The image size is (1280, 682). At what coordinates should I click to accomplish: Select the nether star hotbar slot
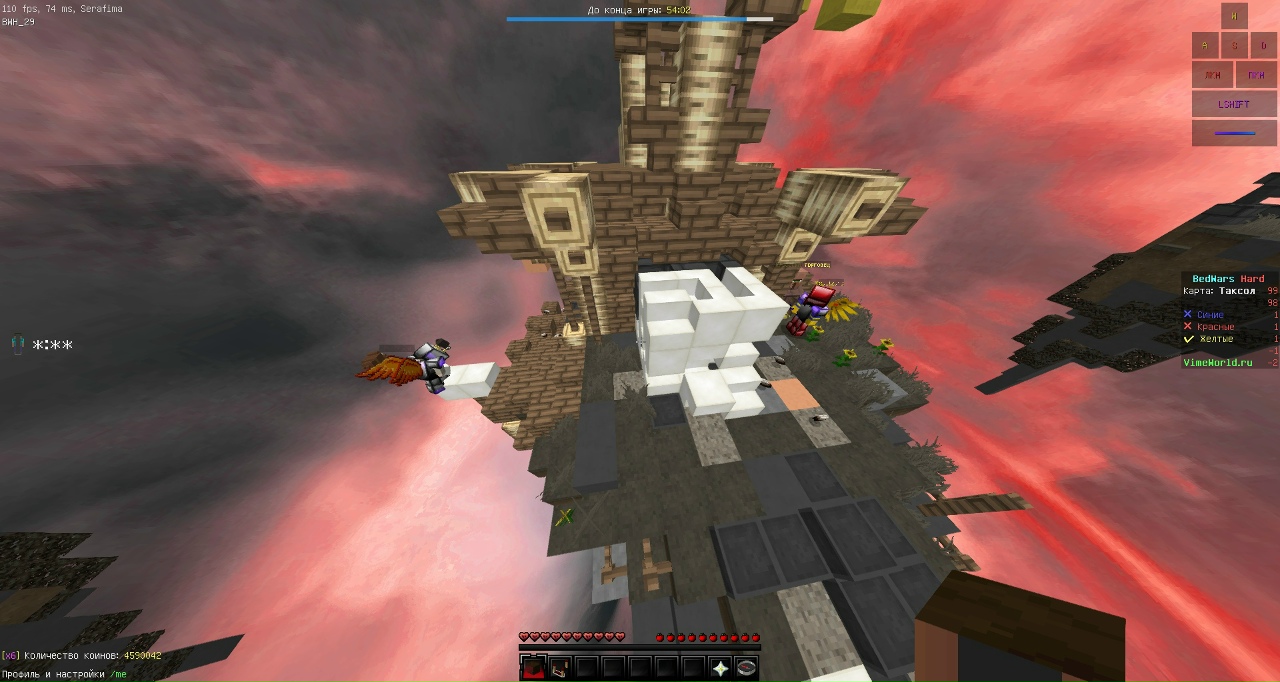click(720, 667)
